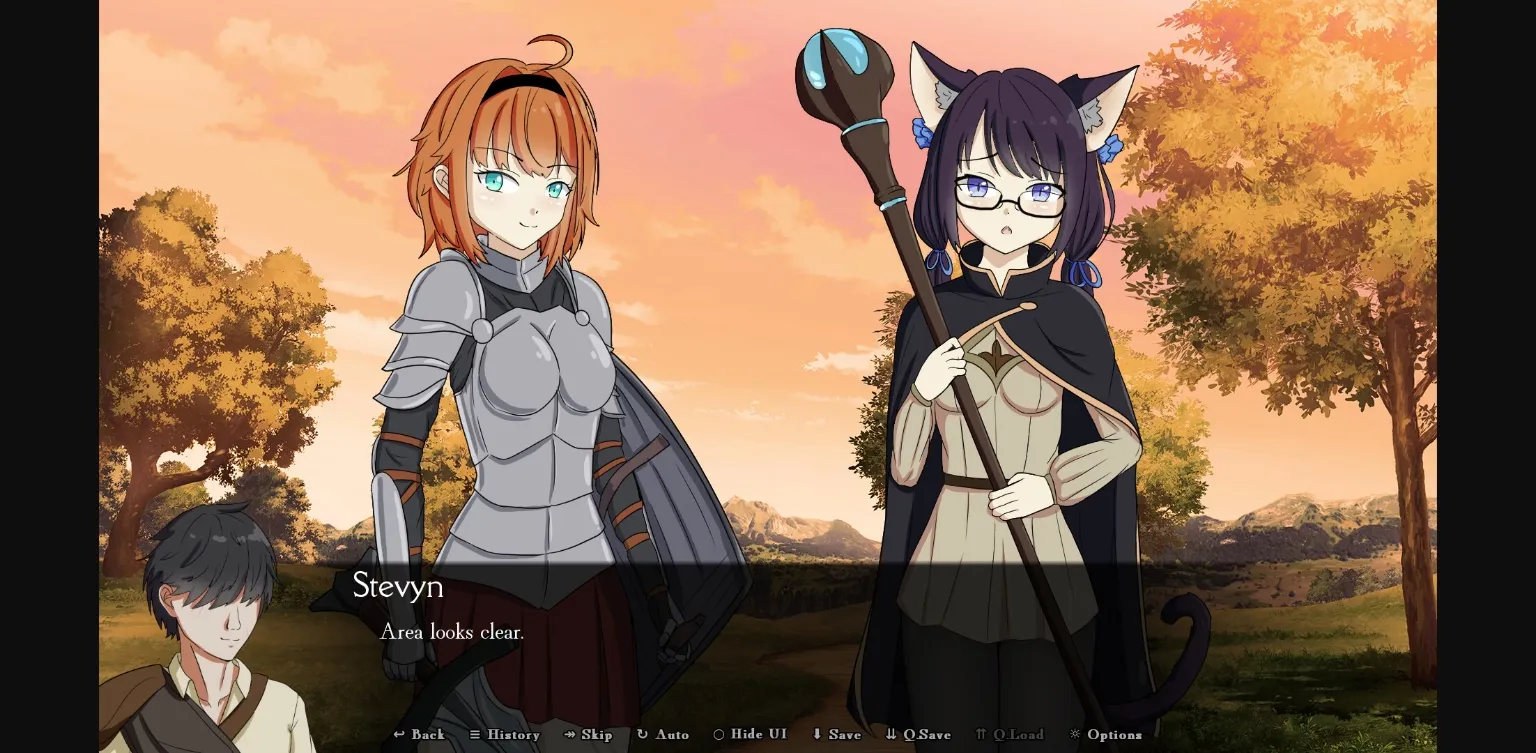Open the History screen

(x=505, y=734)
